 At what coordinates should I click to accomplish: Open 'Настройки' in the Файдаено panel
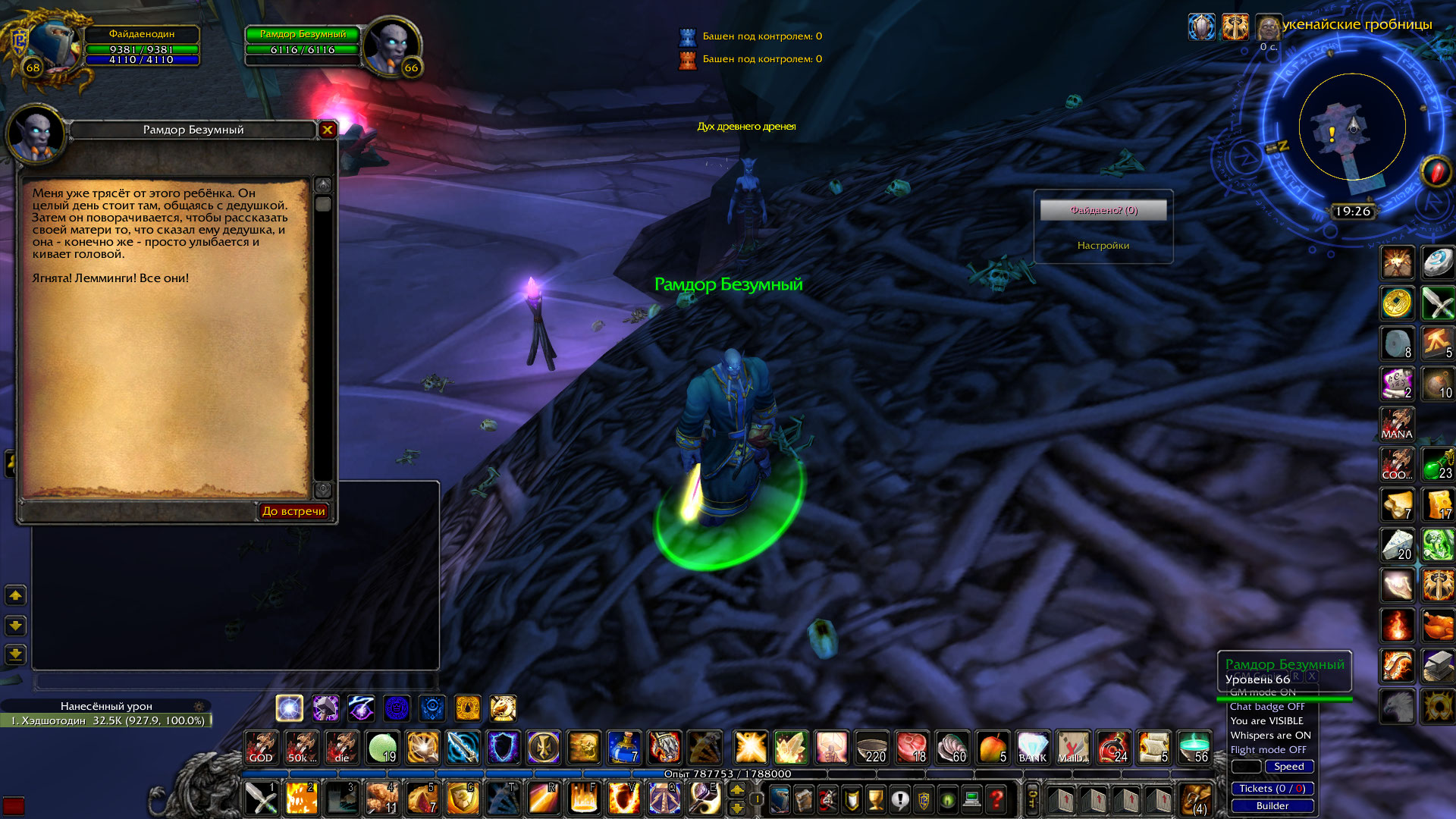pos(1102,245)
